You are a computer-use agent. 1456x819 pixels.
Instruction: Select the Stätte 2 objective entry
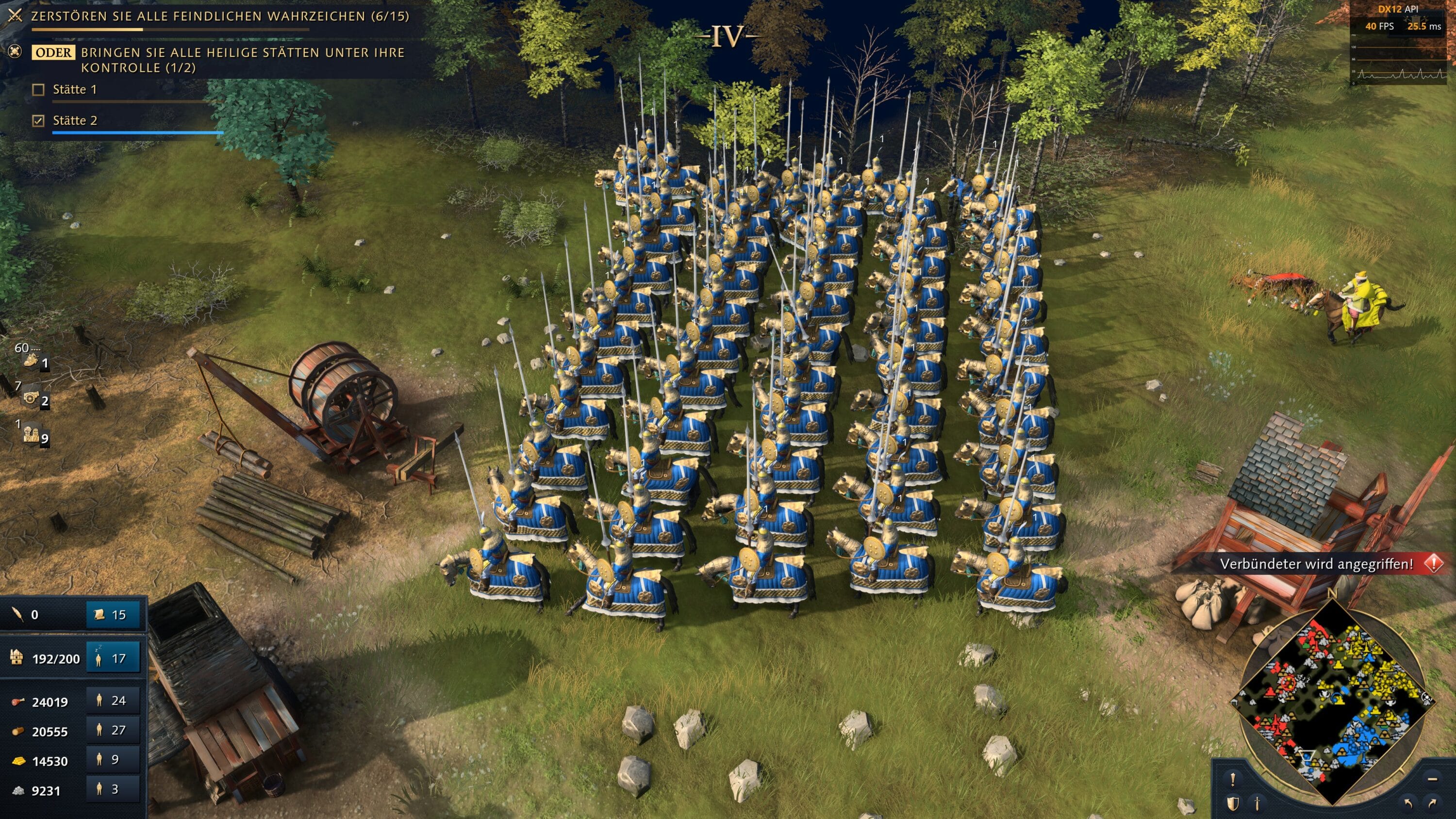coord(75,120)
